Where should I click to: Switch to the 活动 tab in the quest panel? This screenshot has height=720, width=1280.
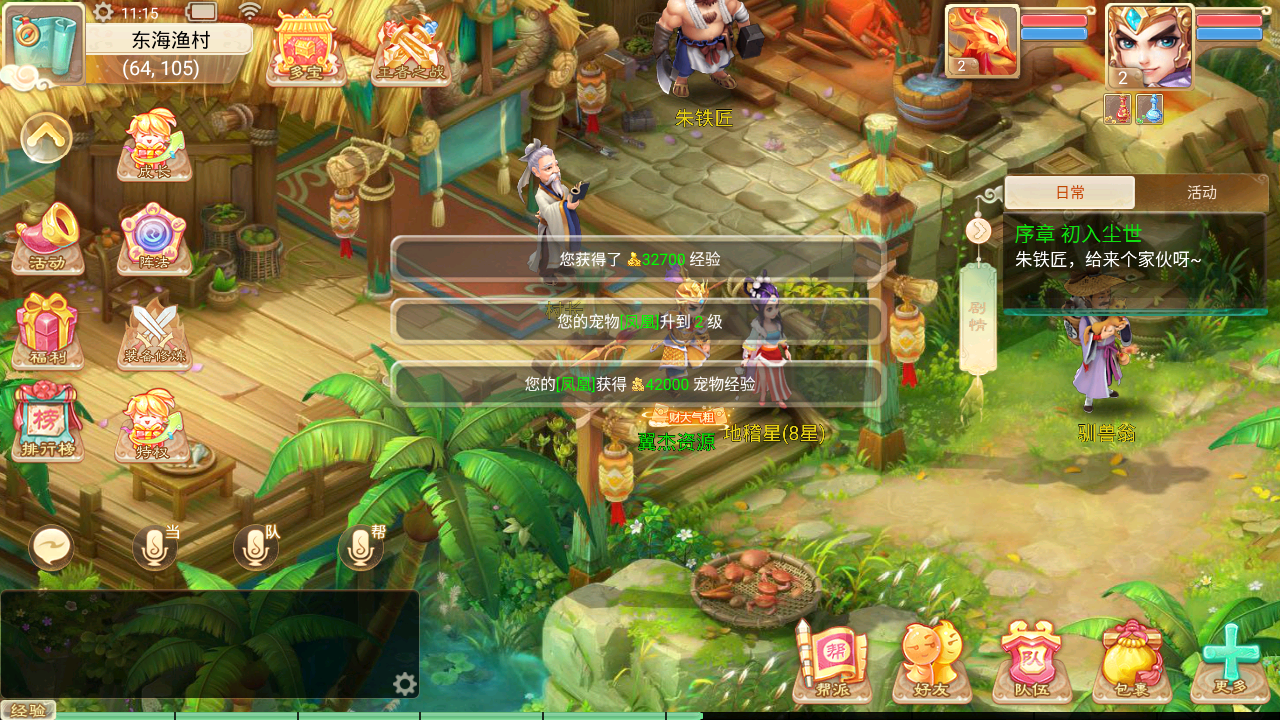(1201, 193)
